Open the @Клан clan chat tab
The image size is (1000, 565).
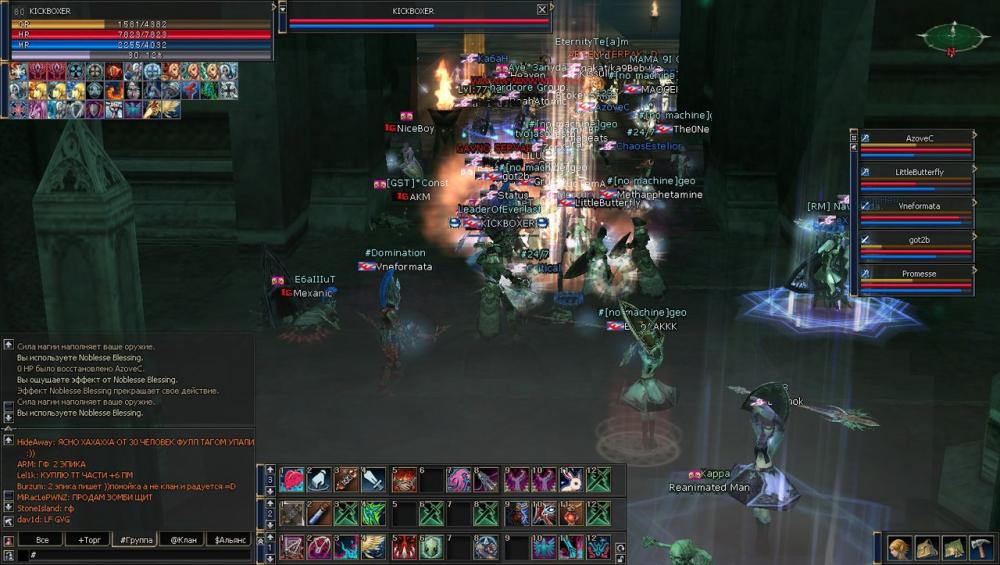pyautogui.click(x=181, y=540)
